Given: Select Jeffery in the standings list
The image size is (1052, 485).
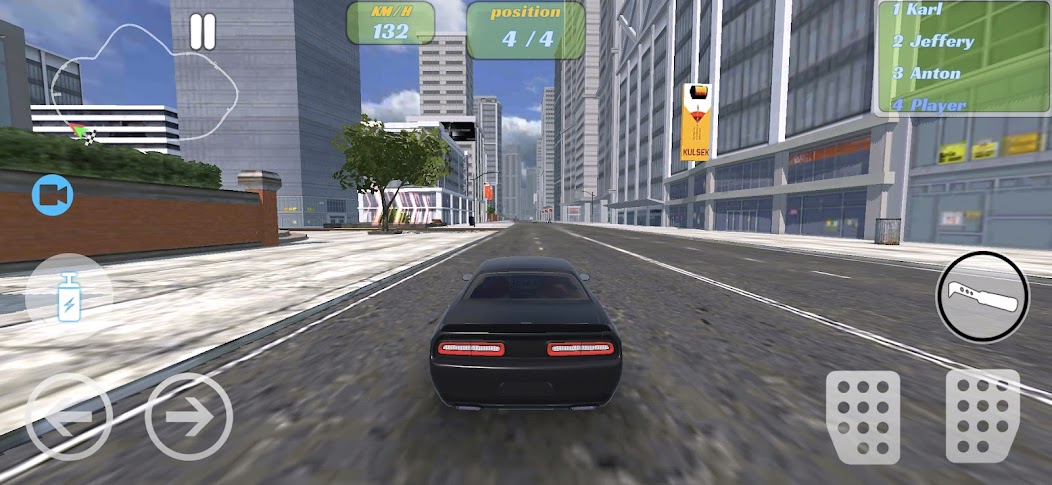Looking at the screenshot, I should point(933,42).
